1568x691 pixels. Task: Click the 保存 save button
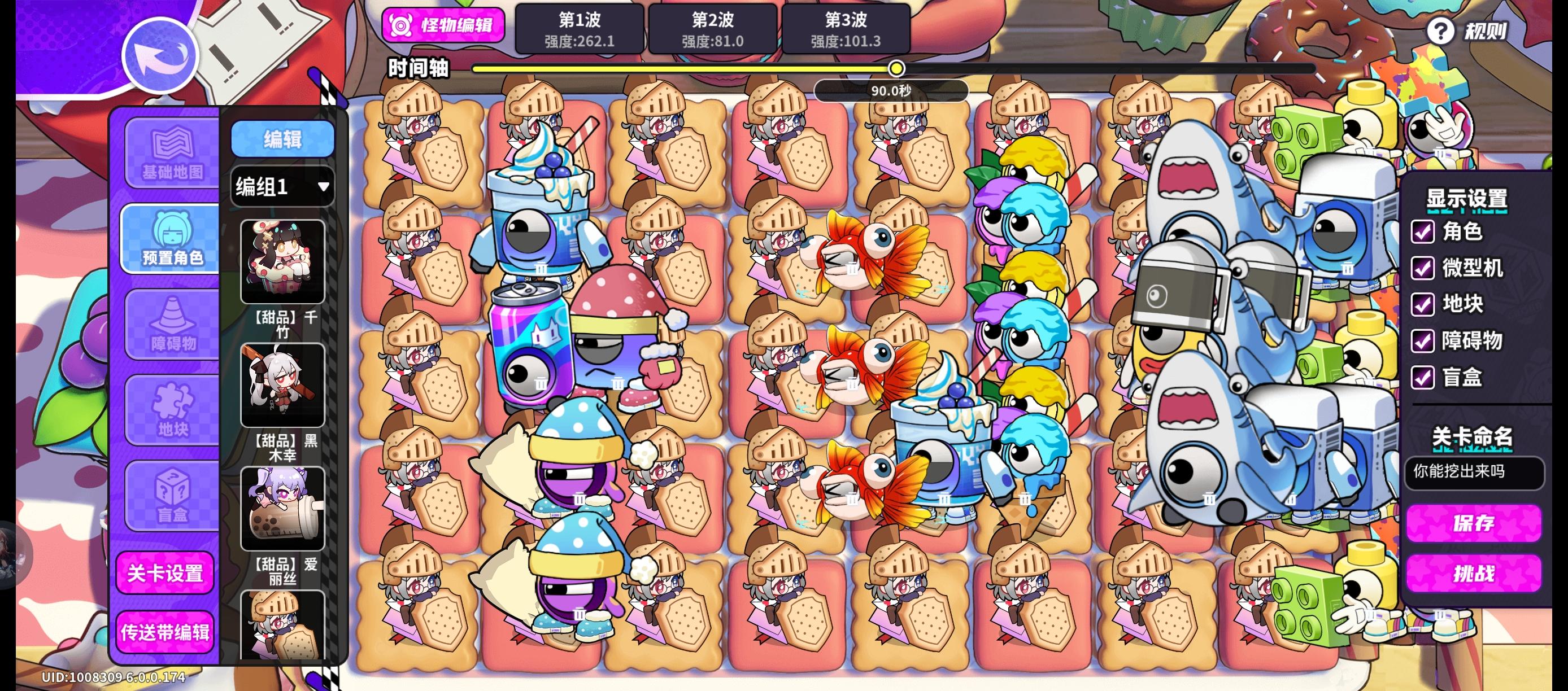click(1473, 524)
